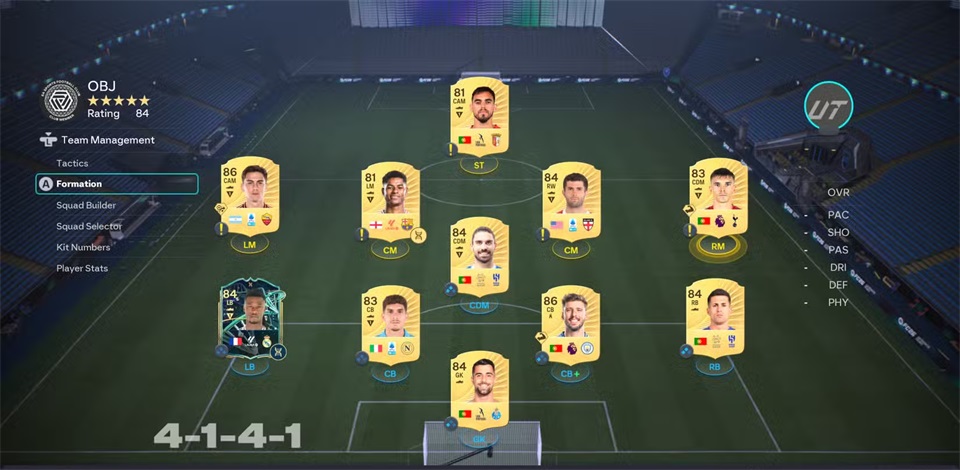Screen dimensions: 960x470
Task: Pick the left back special card
Action: tap(249, 321)
